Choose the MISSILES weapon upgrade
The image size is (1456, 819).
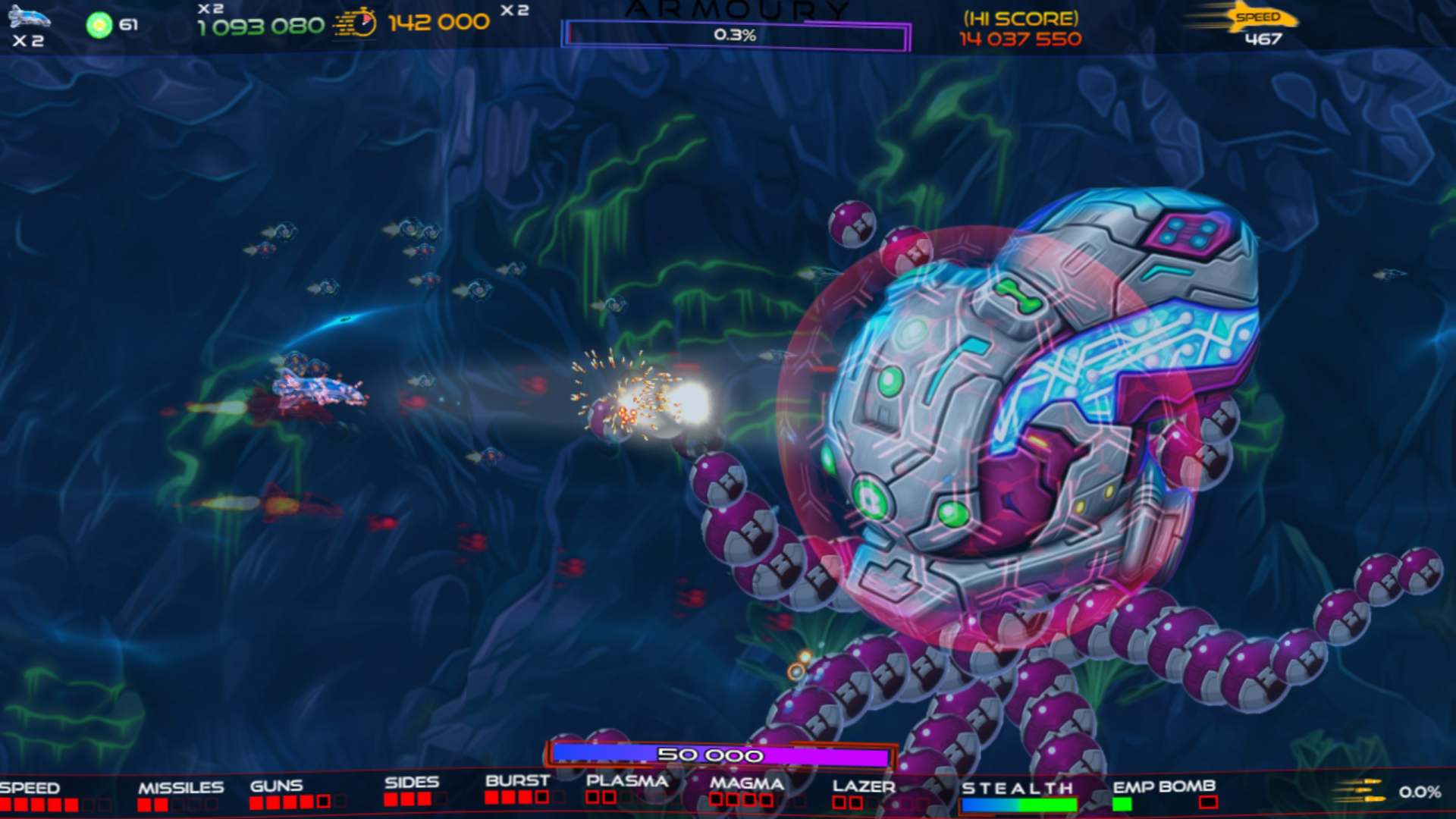coord(180,788)
